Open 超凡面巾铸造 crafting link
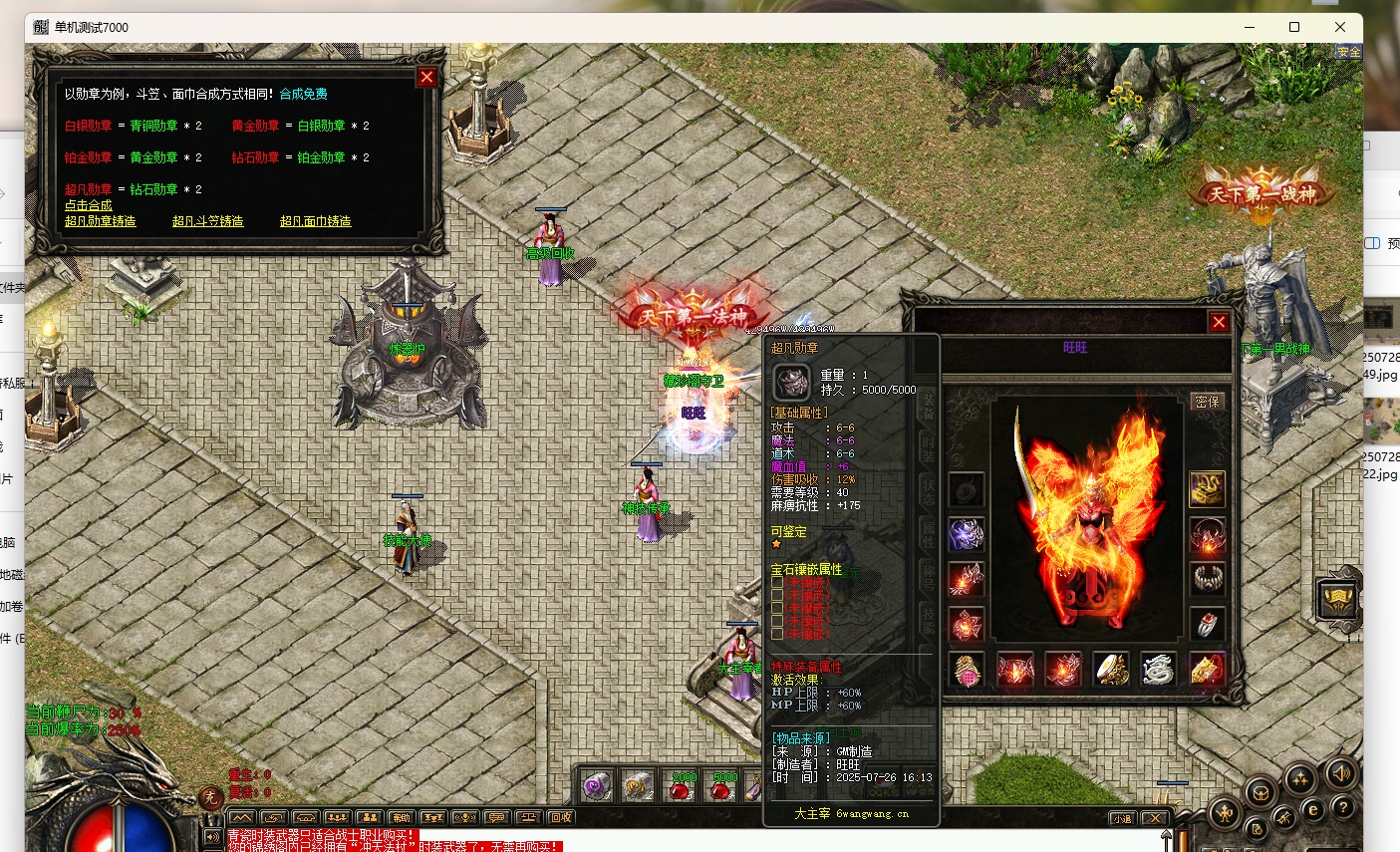 point(315,221)
